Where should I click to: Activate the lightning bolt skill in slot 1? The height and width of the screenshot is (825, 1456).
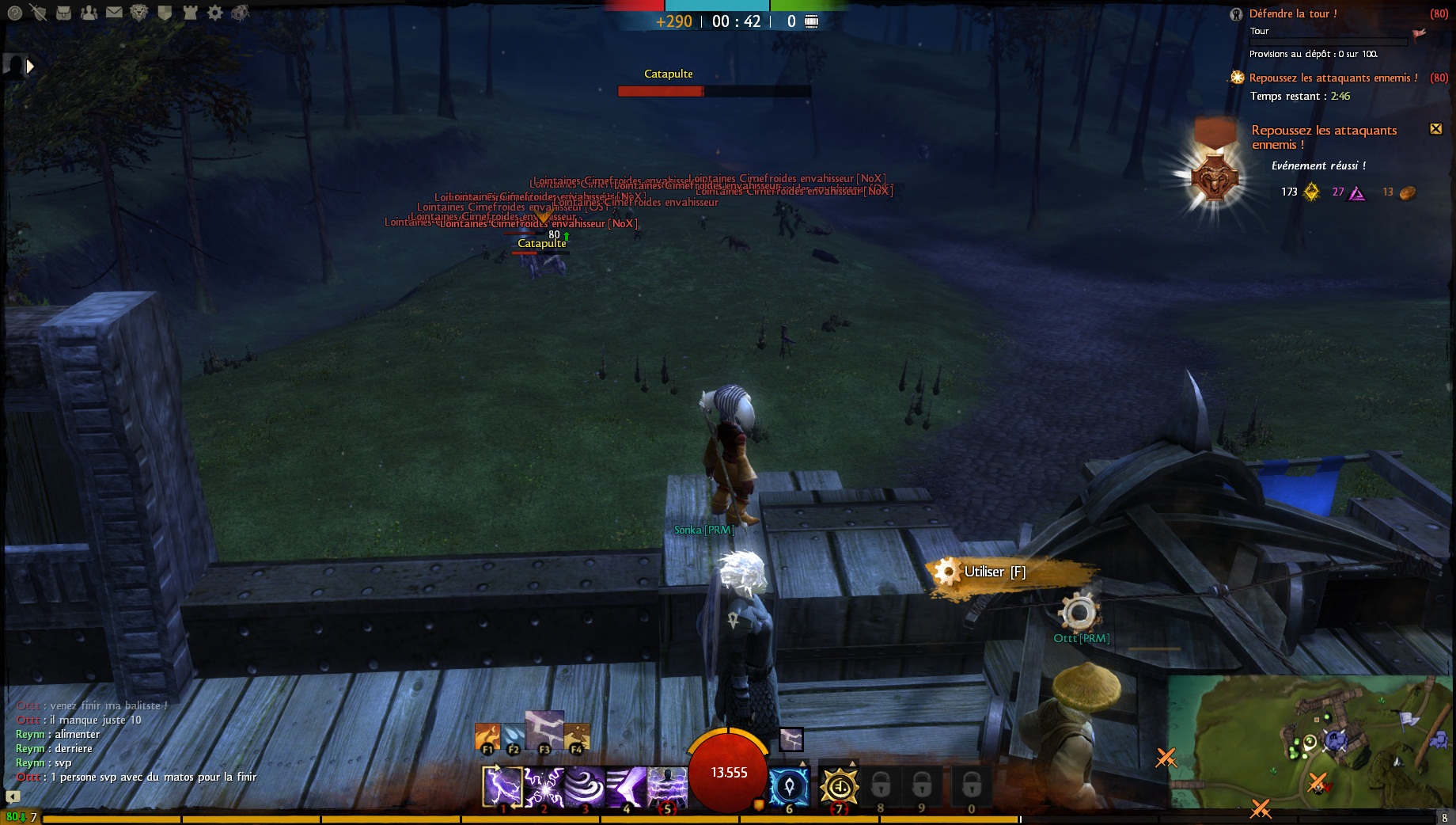coord(502,787)
